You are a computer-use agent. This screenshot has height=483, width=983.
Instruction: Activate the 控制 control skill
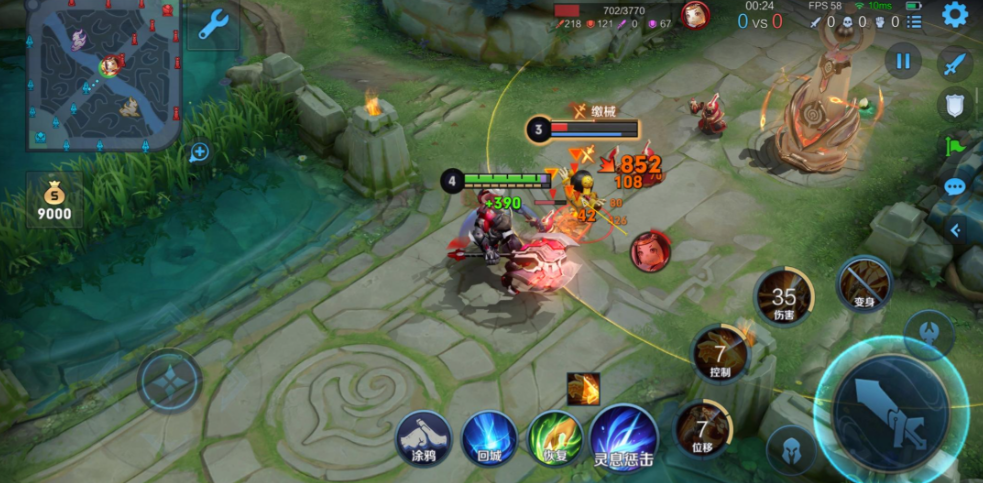pyautogui.click(x=720, y=354)
